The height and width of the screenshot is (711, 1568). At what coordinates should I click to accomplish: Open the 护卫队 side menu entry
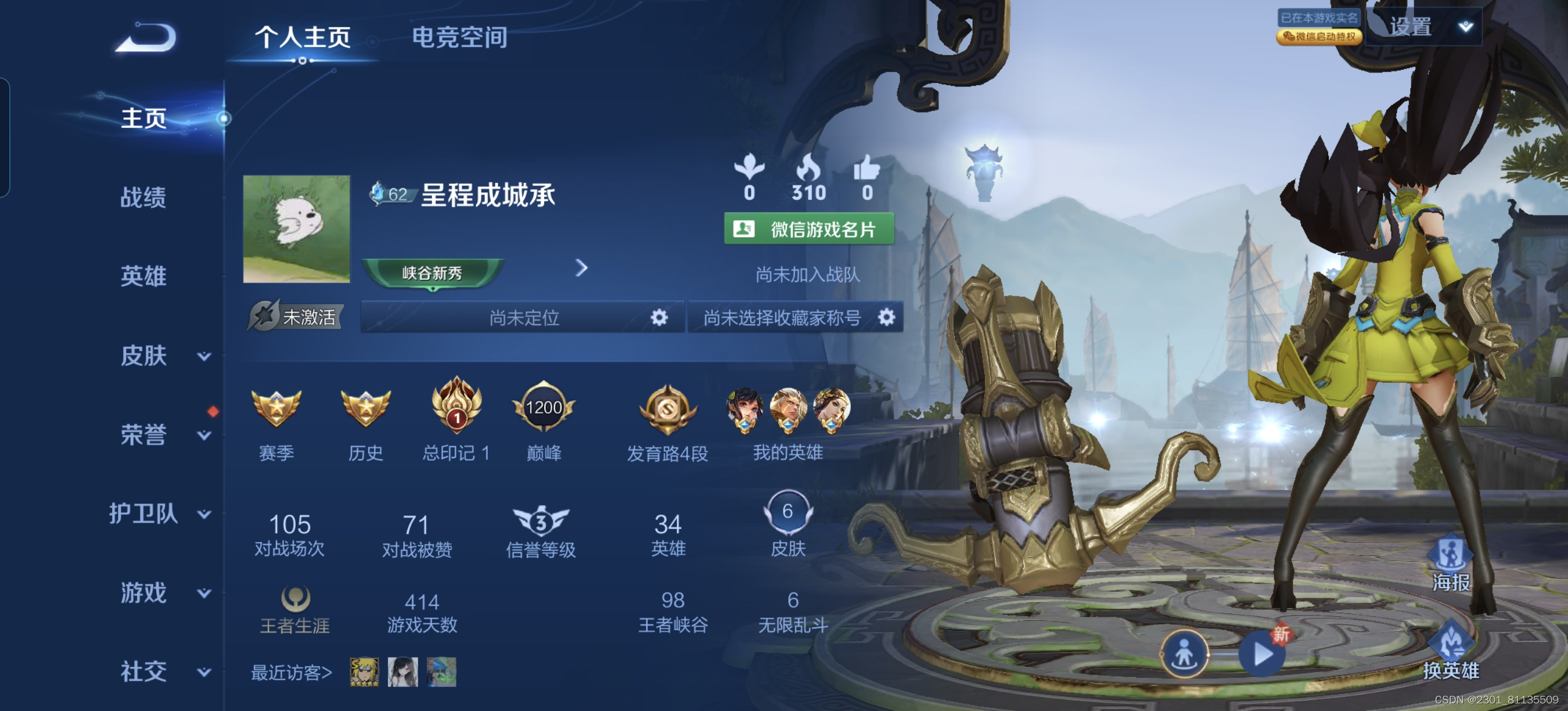coord(159,513)
